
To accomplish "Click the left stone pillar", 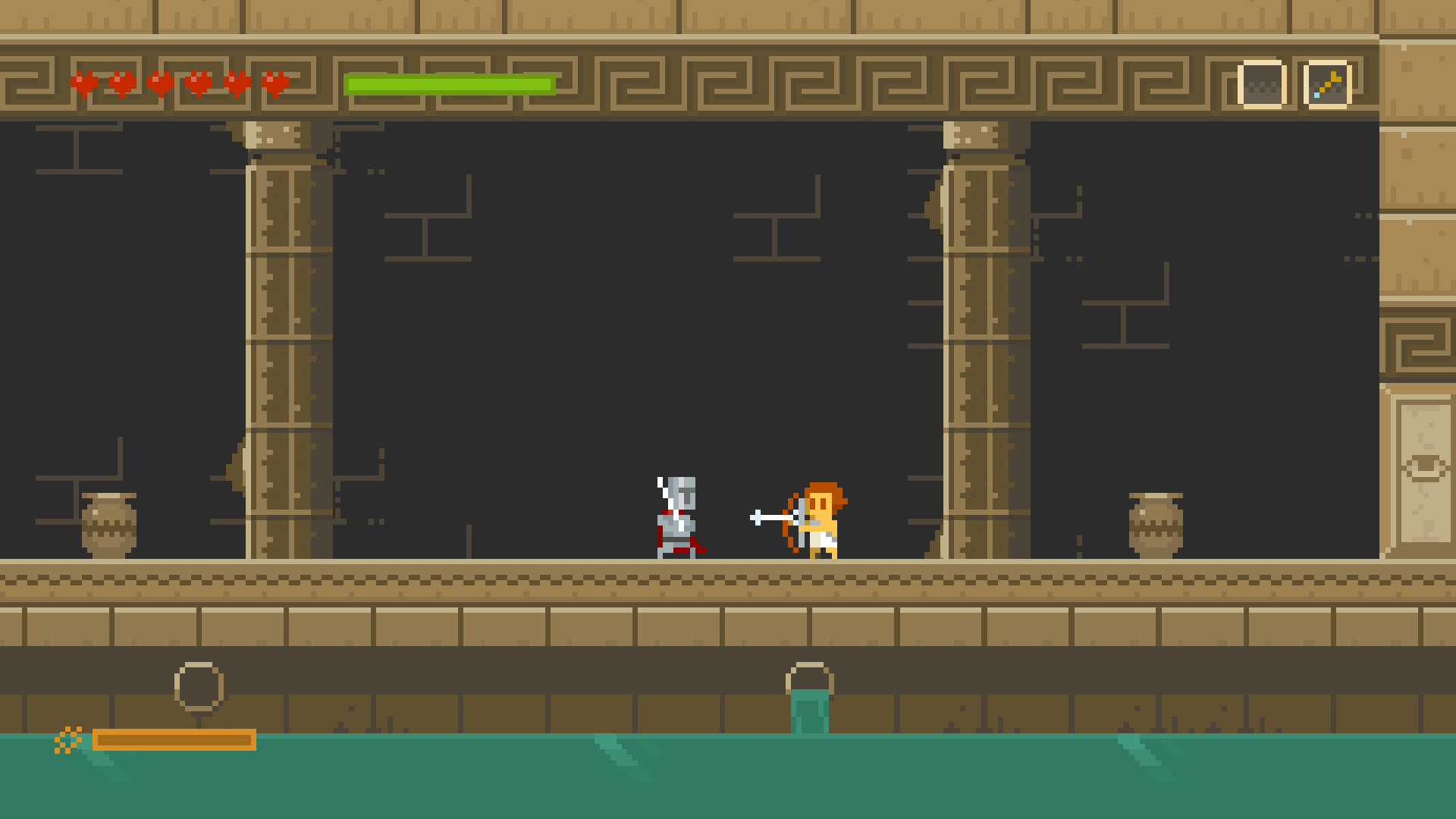I will (x=281, y=341).
